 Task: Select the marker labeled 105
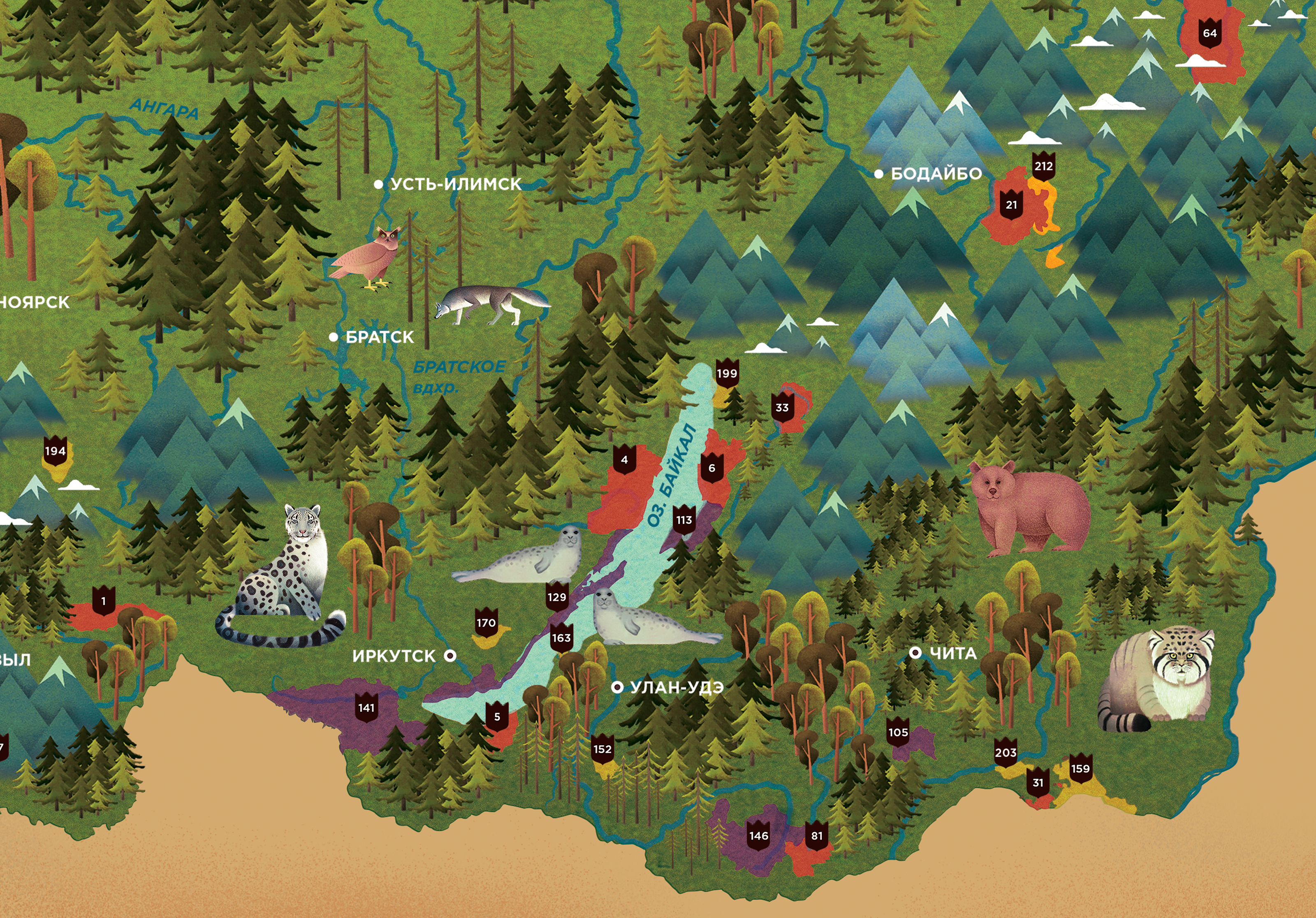[x=898, y=733]
